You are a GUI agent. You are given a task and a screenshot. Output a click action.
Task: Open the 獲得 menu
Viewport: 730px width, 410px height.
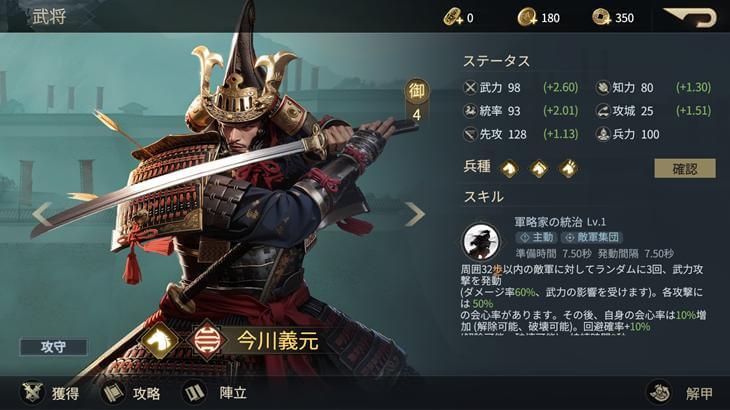pos(50,393)
